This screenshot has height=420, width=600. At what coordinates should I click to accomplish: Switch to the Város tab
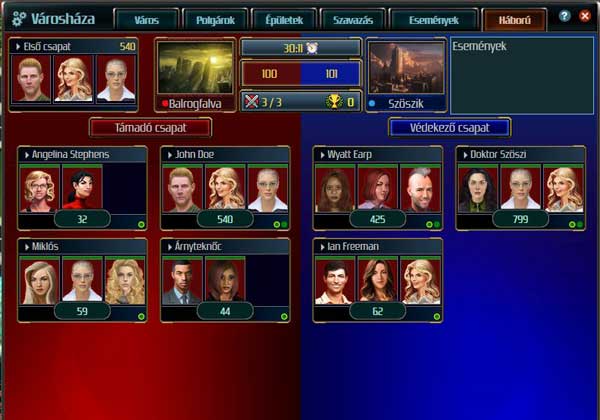tap(145, 20)
